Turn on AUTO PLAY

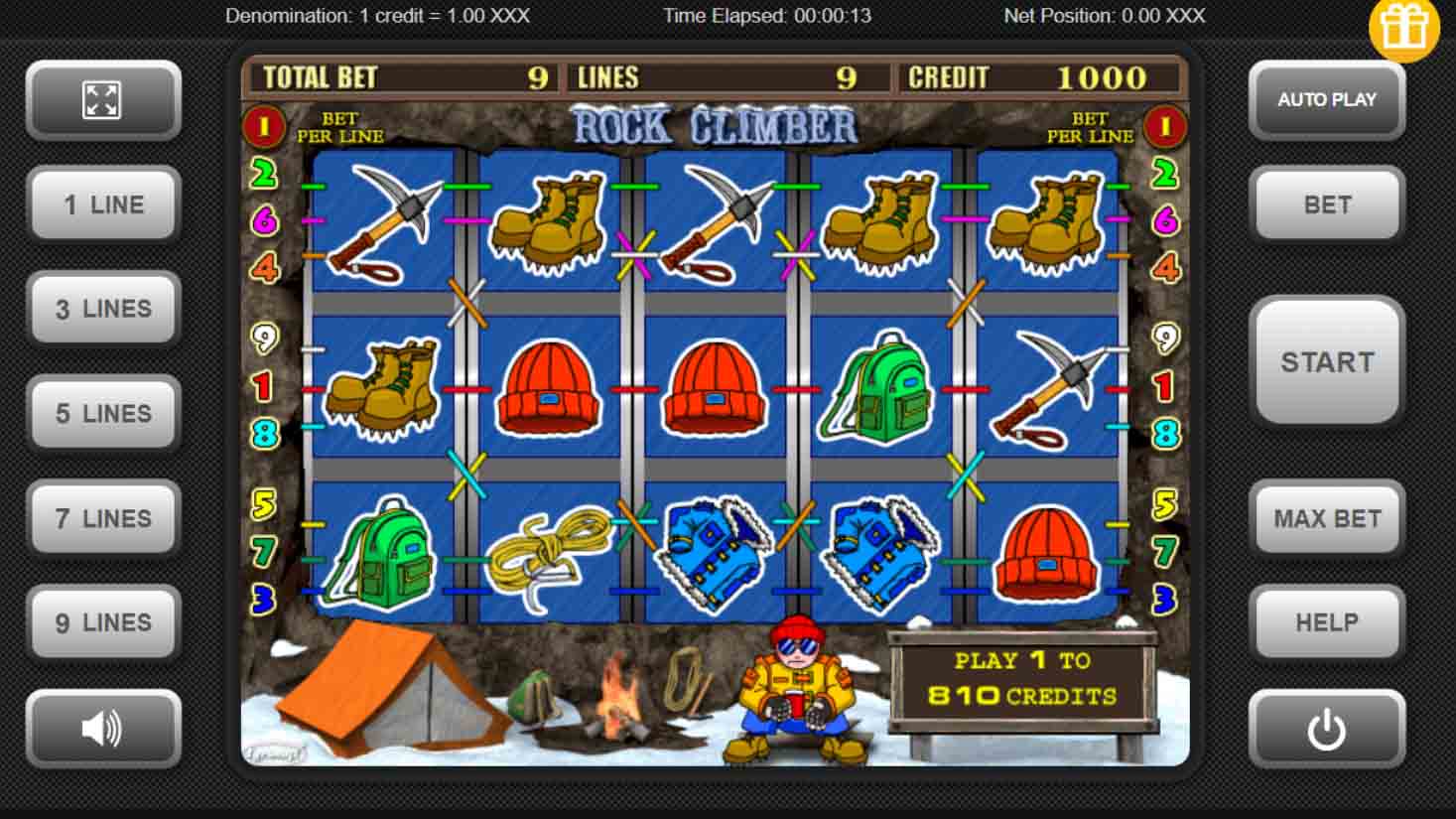tap(1326, 100)
